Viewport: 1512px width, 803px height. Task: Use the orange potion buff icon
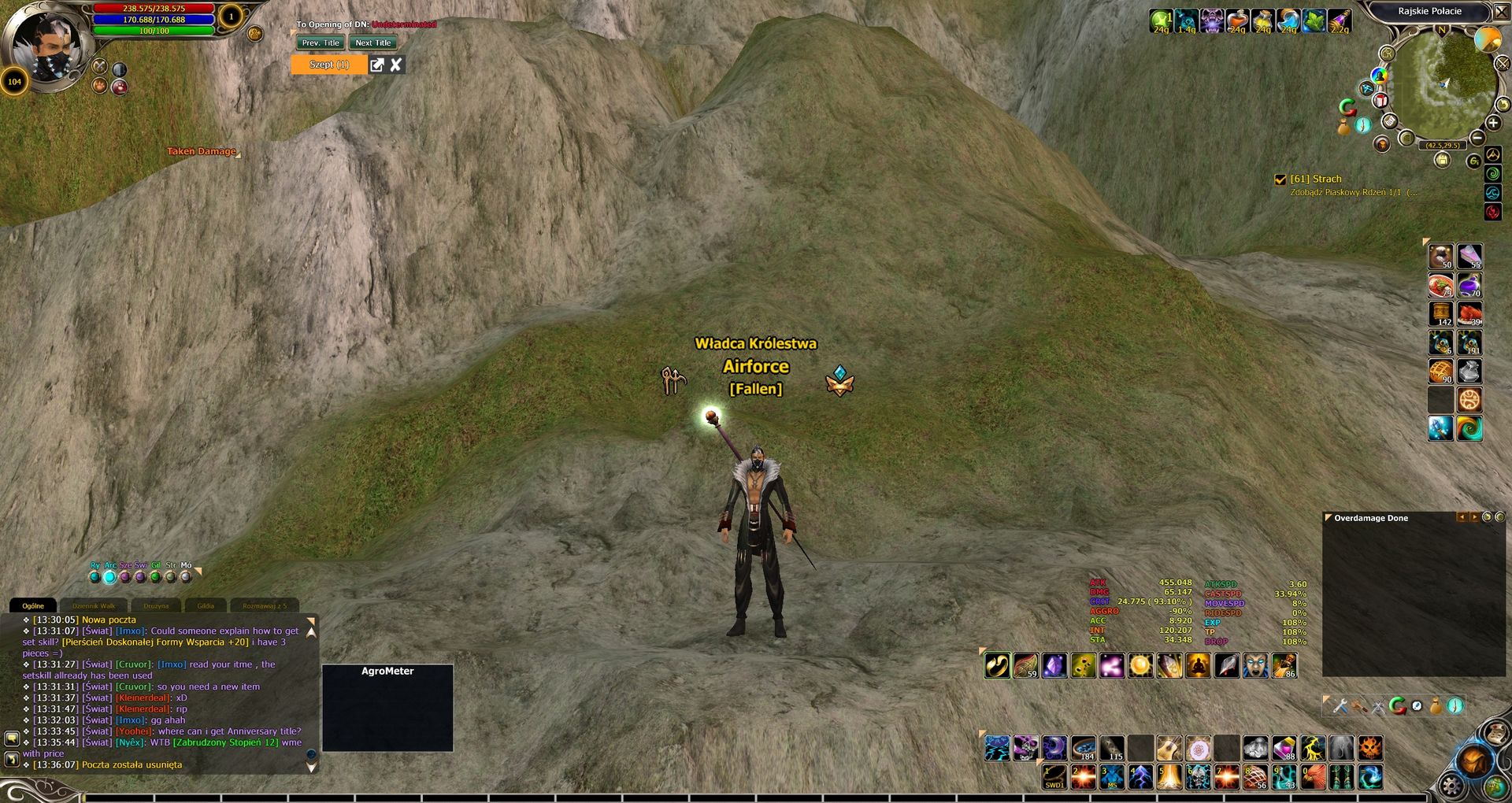pyautogui.click(x=1237, y=21)
